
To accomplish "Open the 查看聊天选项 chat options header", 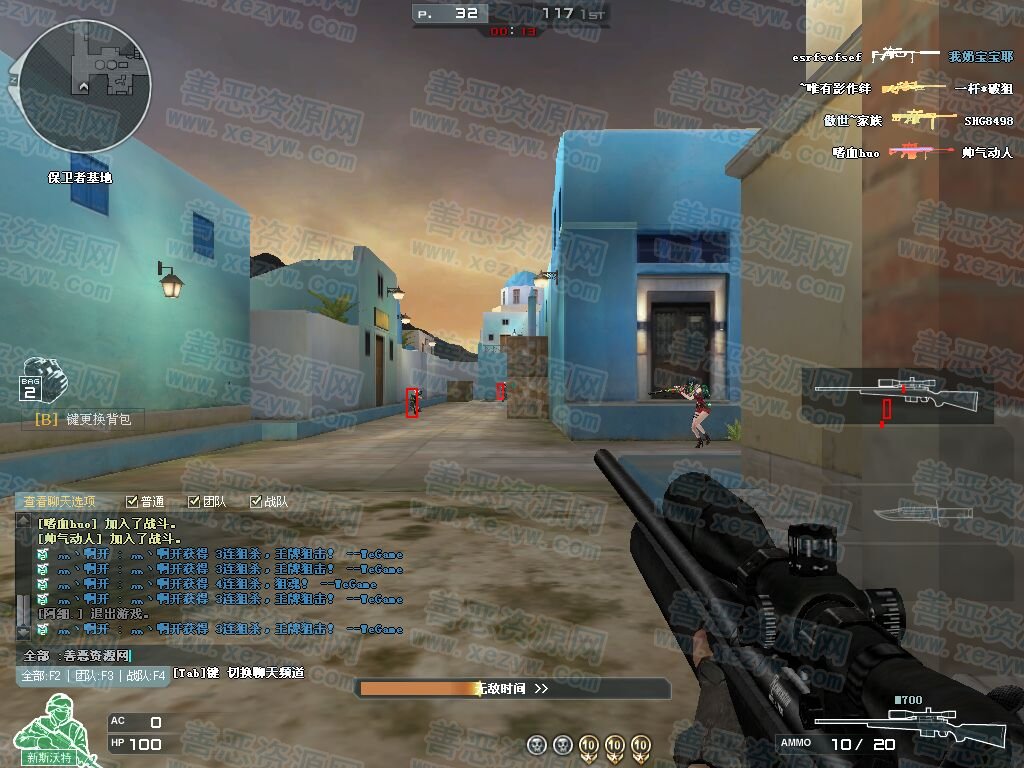I will click(x=60, y=501).
